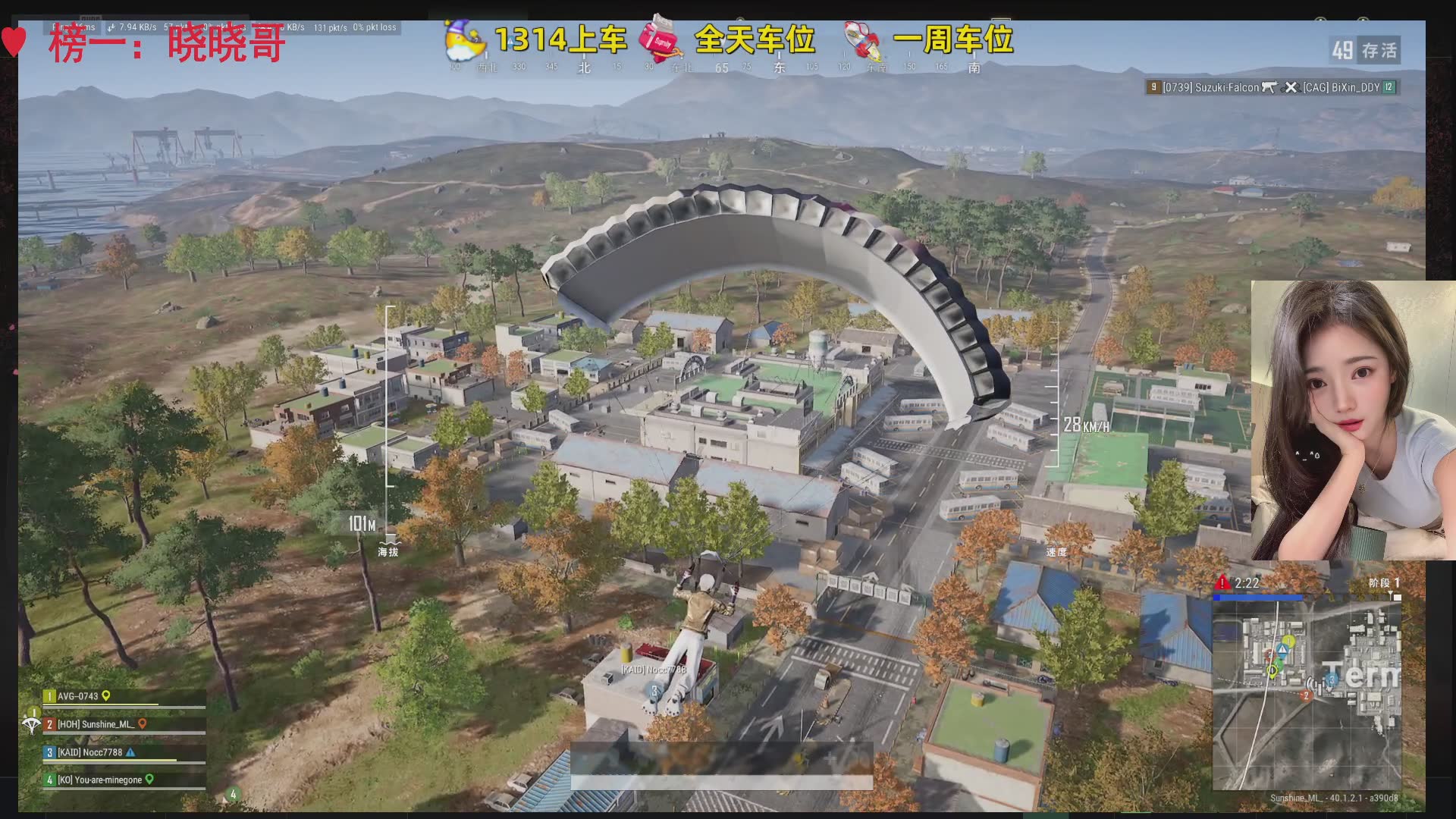Open the minimap in the corner
Screen dimensions: 1456x819
click(1306, 695)
